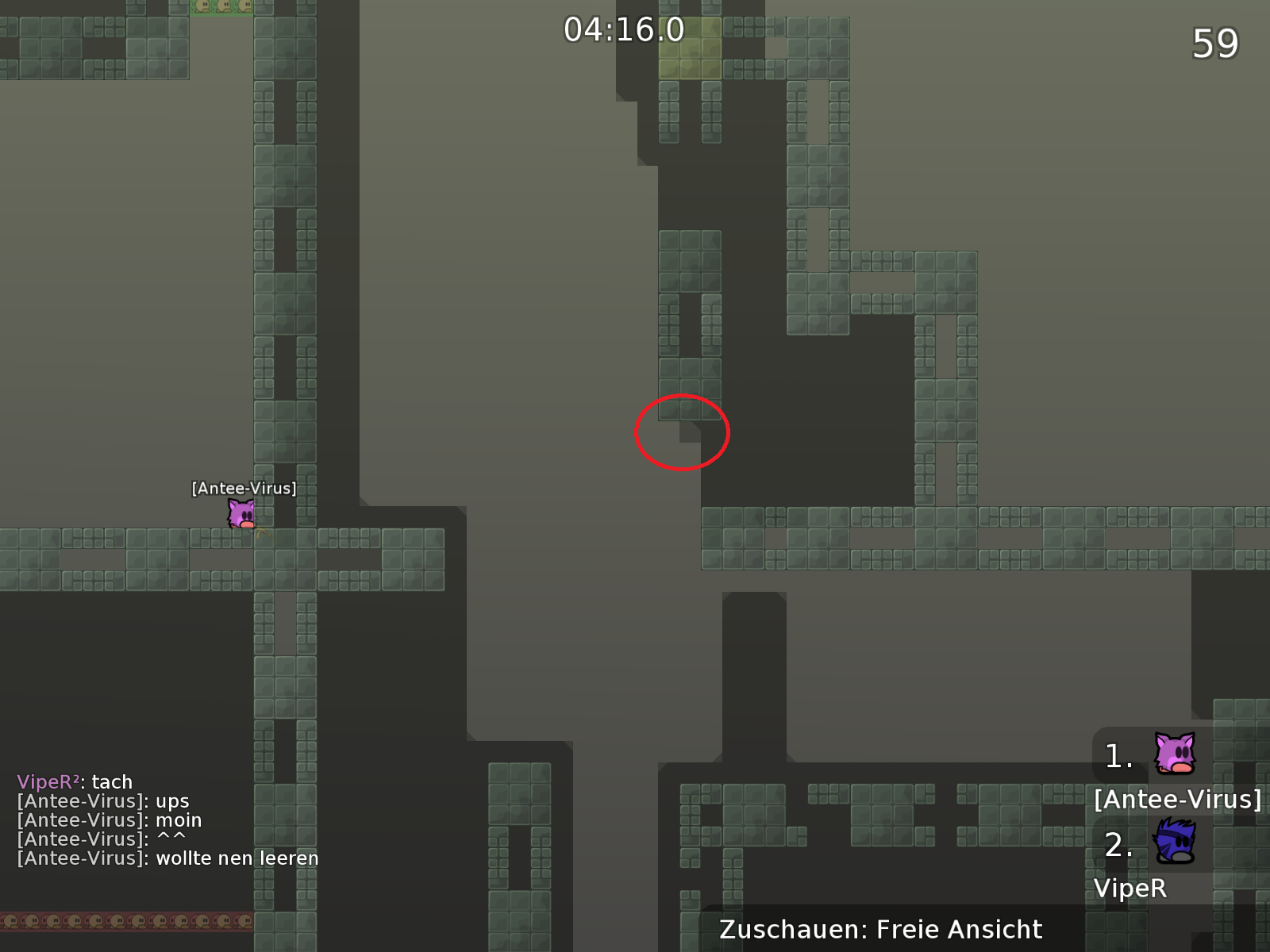The width and height of the screenshot is (1270, 952).
Task: Toggle the [Antee-Virus] nameplate above the player
Action: [243, 489]
